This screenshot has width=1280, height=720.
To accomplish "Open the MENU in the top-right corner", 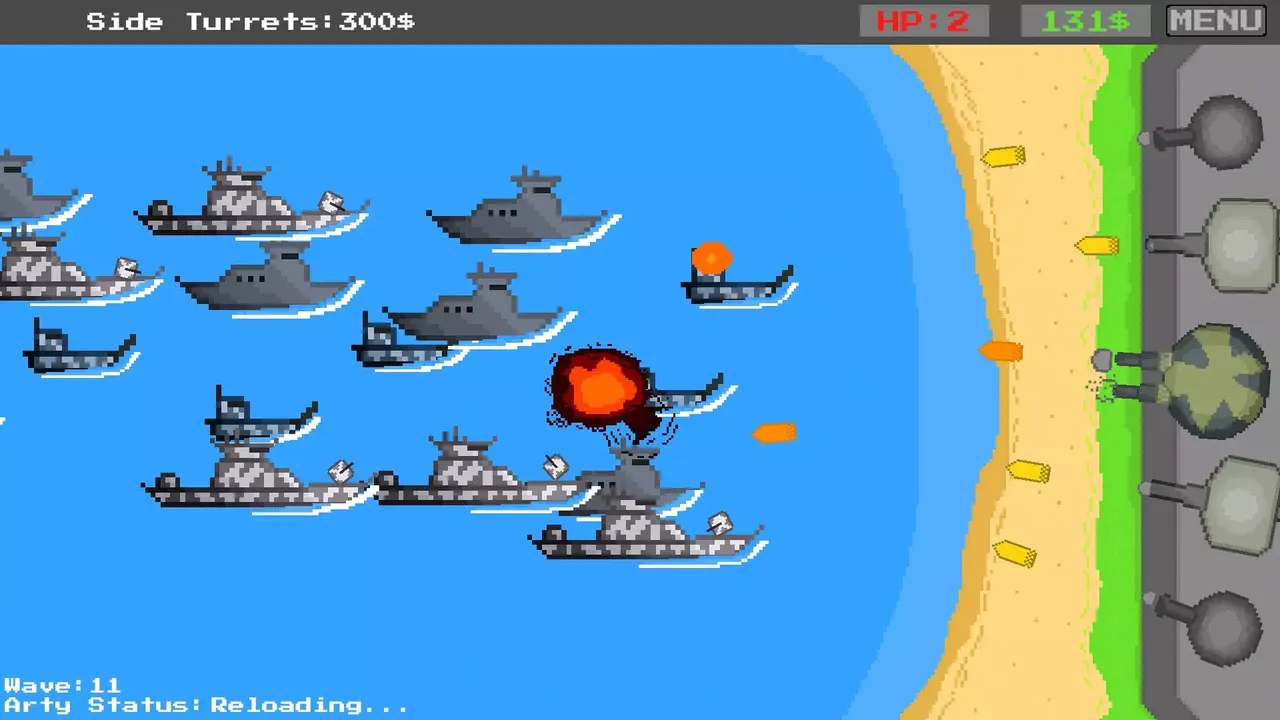I will coord(1214,19).
